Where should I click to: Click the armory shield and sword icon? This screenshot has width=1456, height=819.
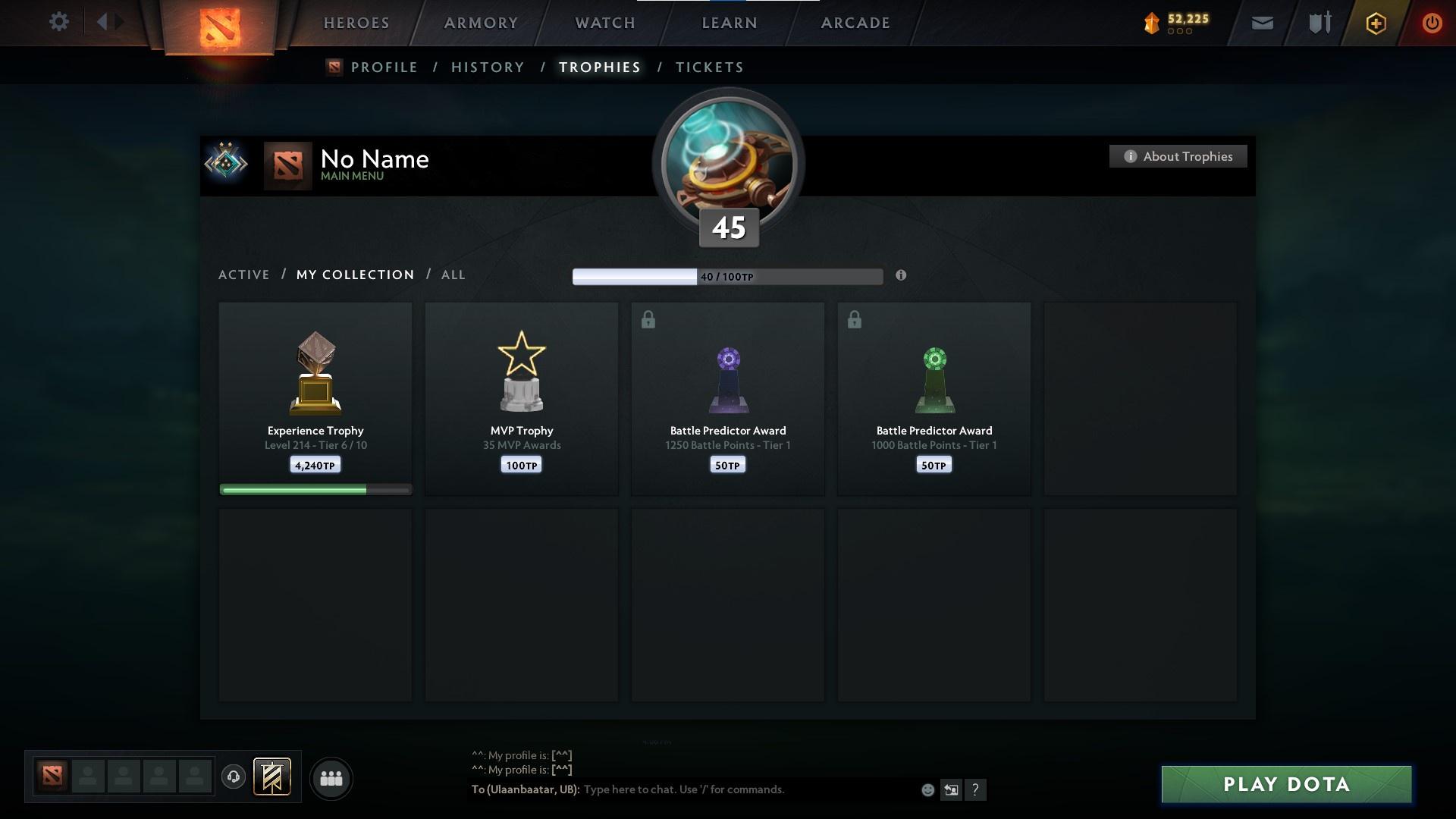pyautogui.click(x=1319, y=23)
